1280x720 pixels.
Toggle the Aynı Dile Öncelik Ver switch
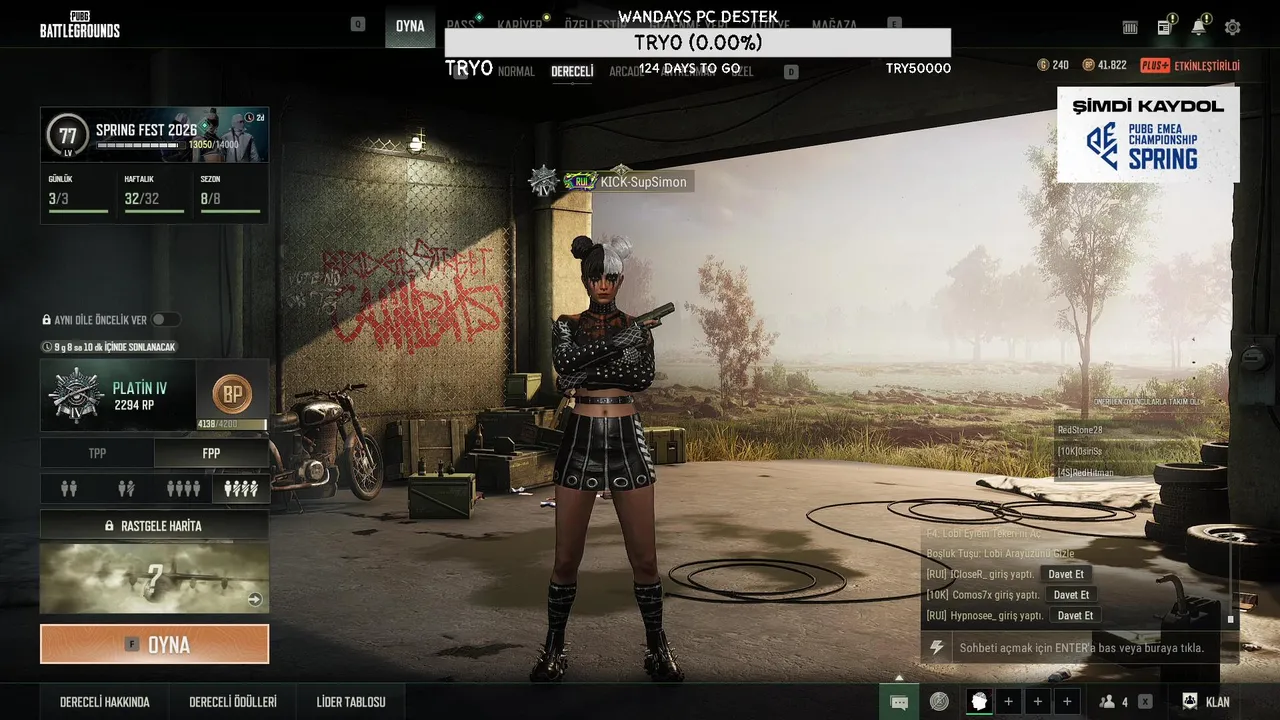[x=165, y=320]
